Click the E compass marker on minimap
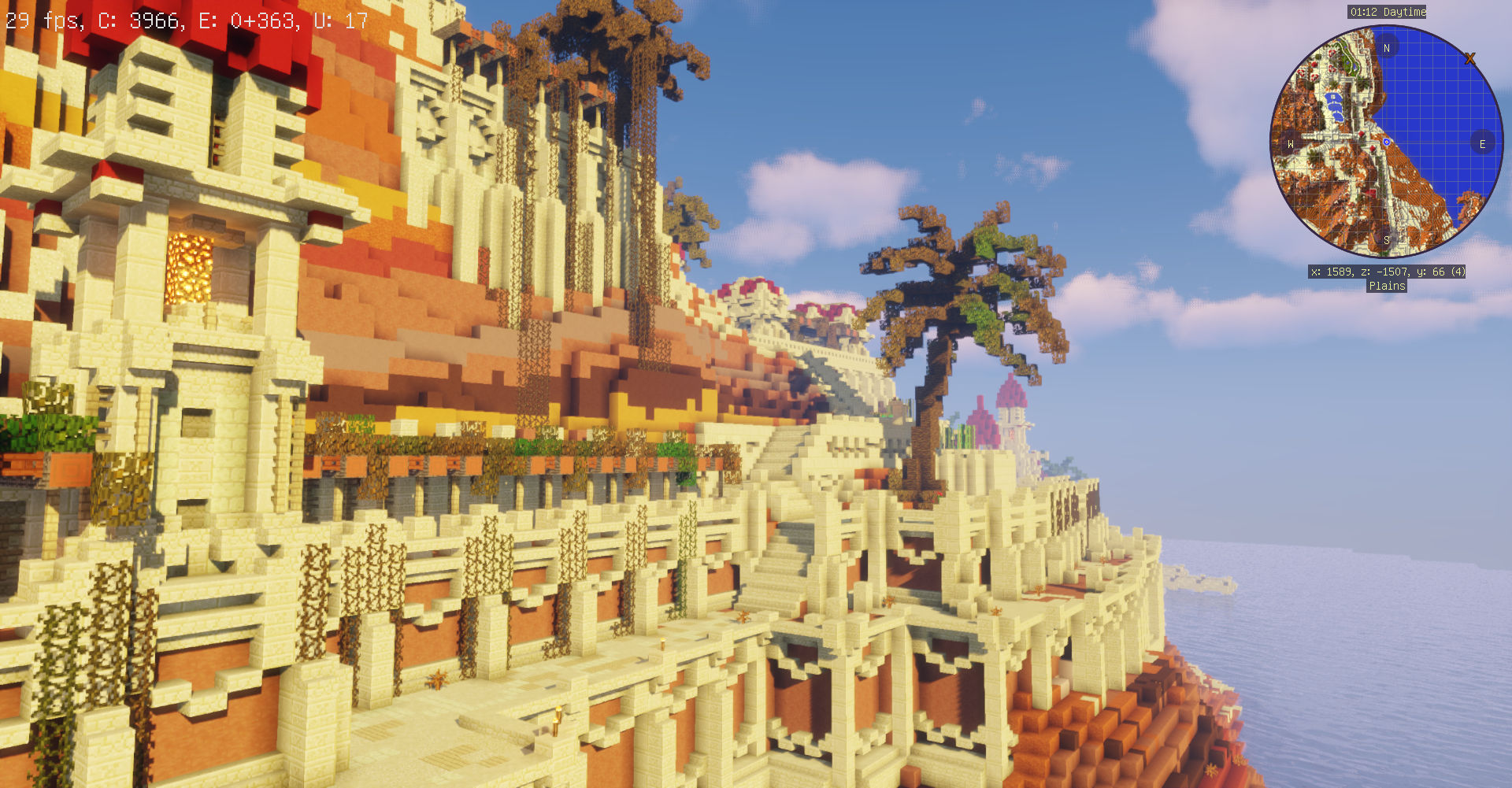The image size is (1512, 788). [1482, 144]
